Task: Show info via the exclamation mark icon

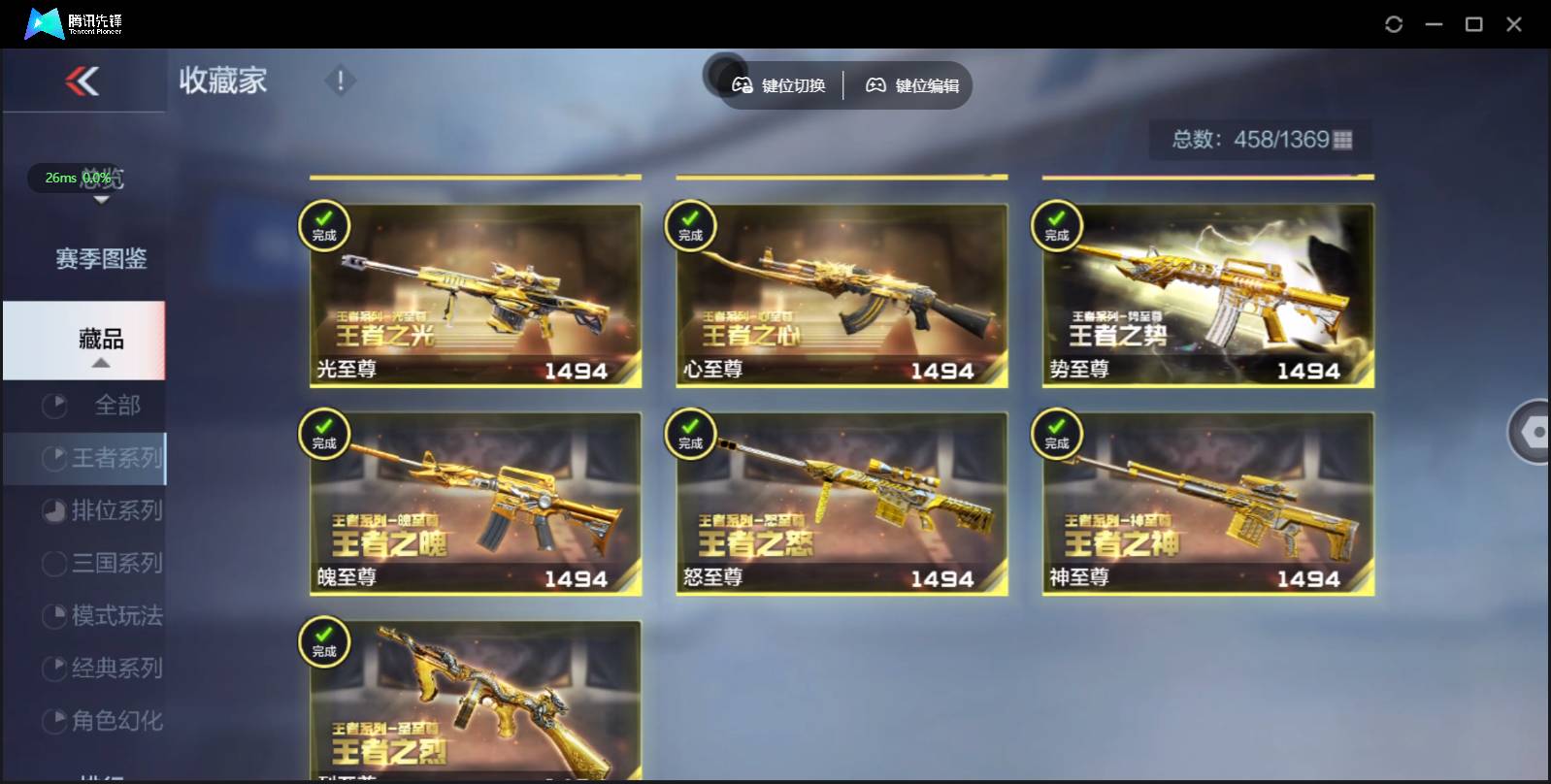Action: [x=340, y=81]
